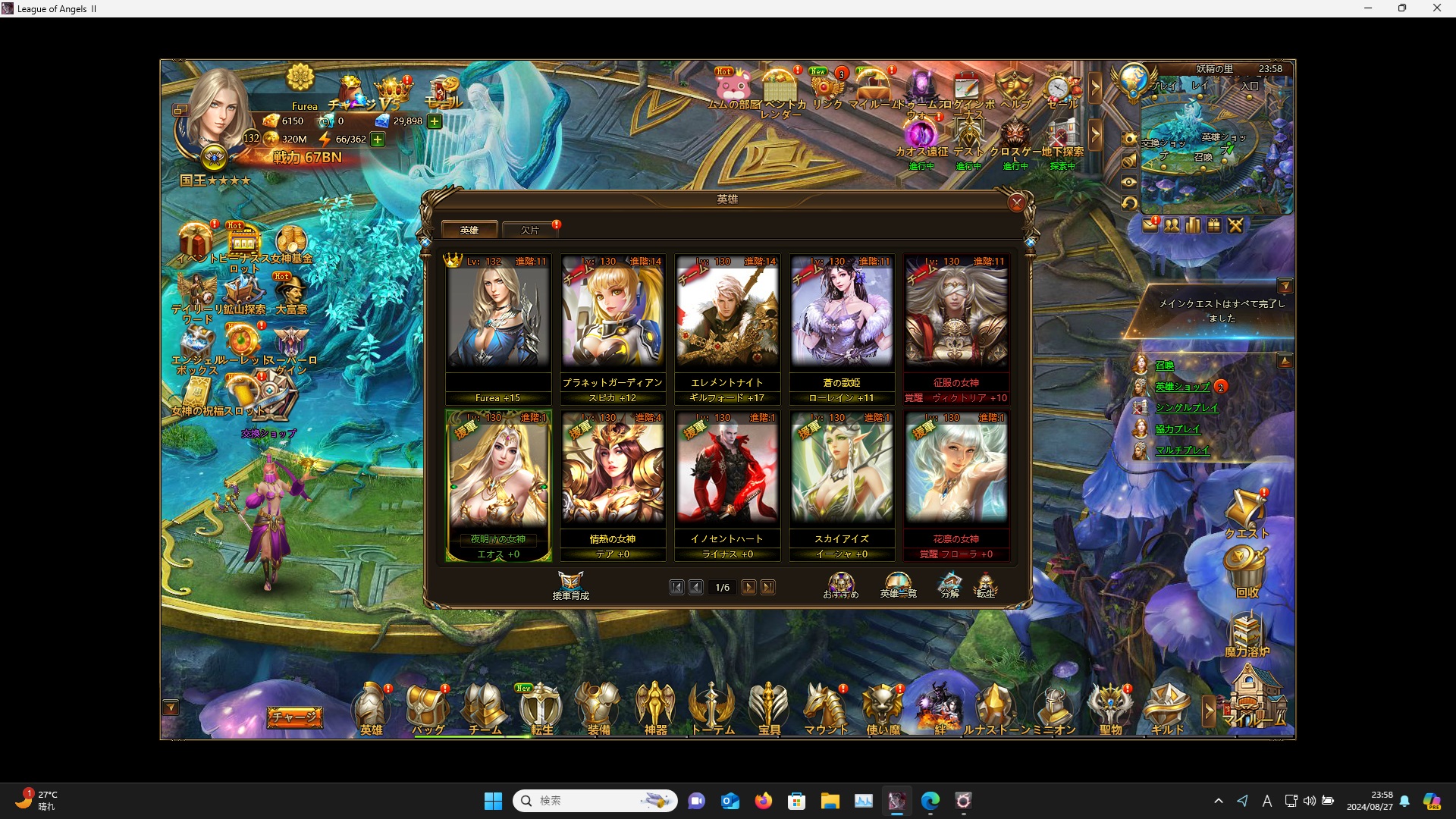The height and width of the screenshot is (819, 1456).
Task: Select the エレメントナイト hero card
Action: [x=727, y=318]
